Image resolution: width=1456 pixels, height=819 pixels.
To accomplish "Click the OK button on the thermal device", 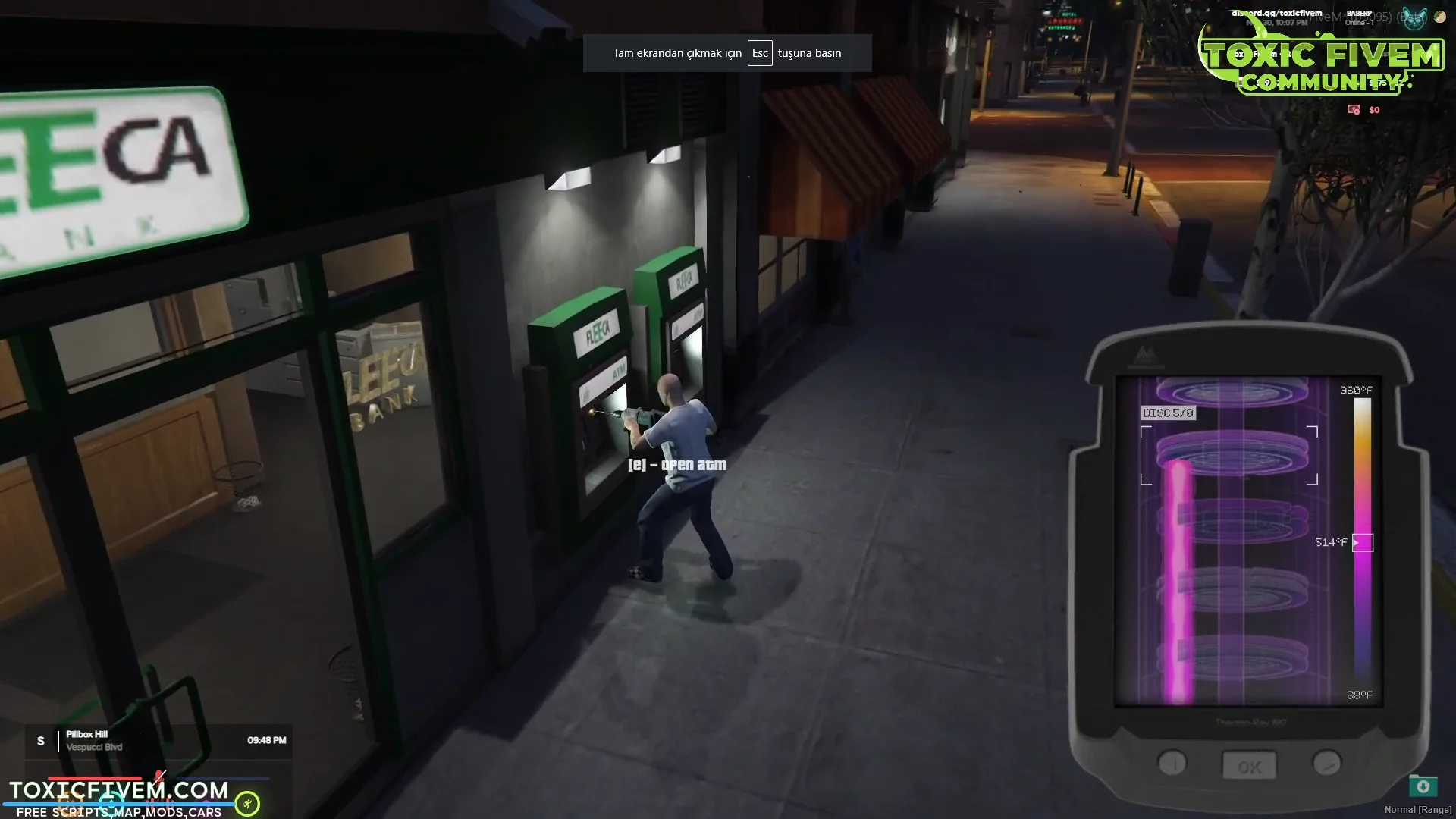I will 1249,767.
